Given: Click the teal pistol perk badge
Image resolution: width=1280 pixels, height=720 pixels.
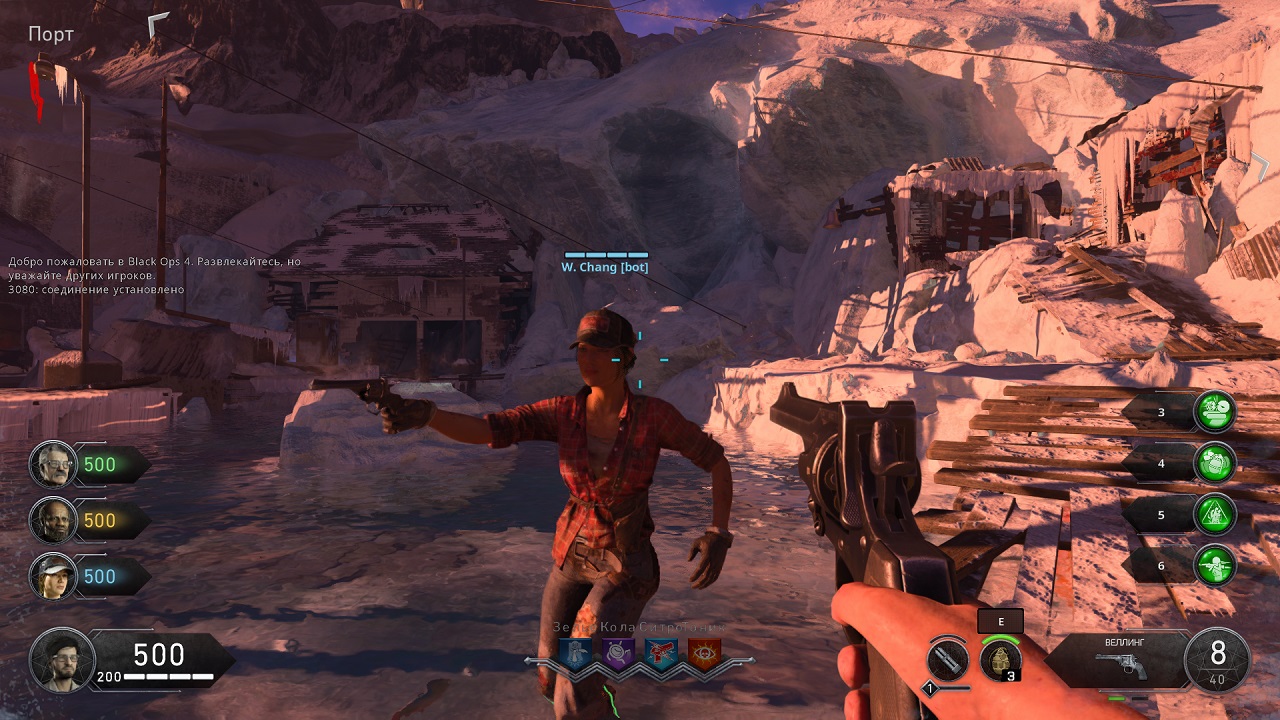Looking at the screenshot, I should click(660, 654).
